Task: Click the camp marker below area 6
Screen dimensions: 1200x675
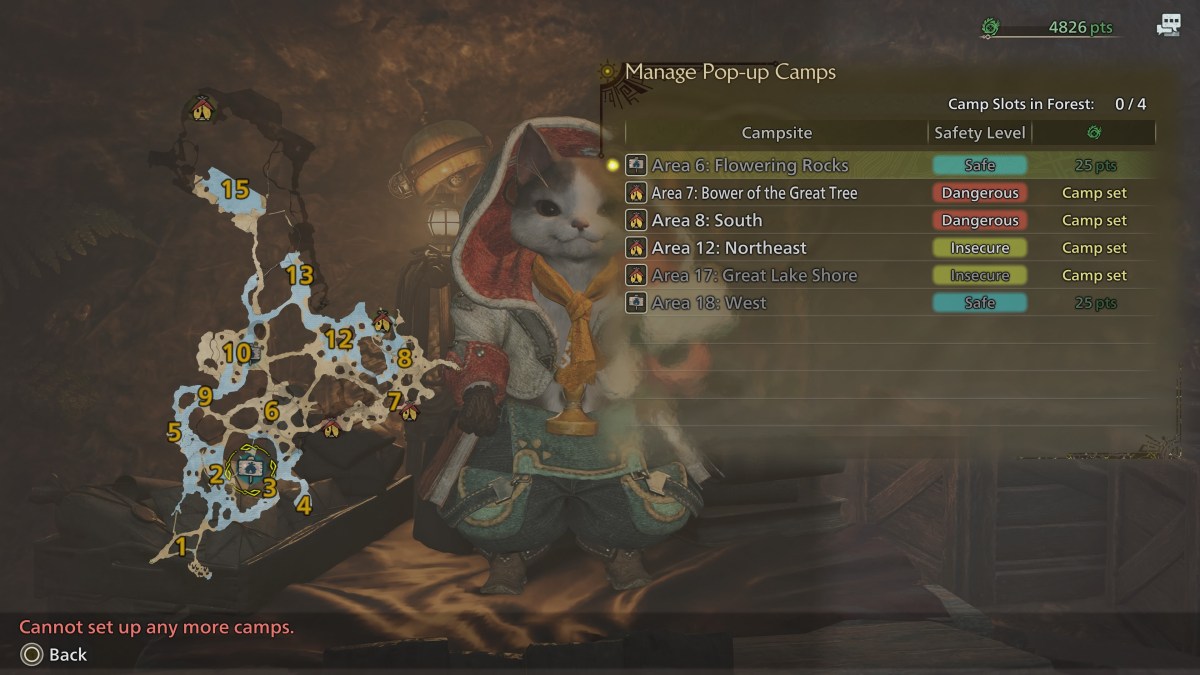Action: pyautogui.click(x=331, y=428)
